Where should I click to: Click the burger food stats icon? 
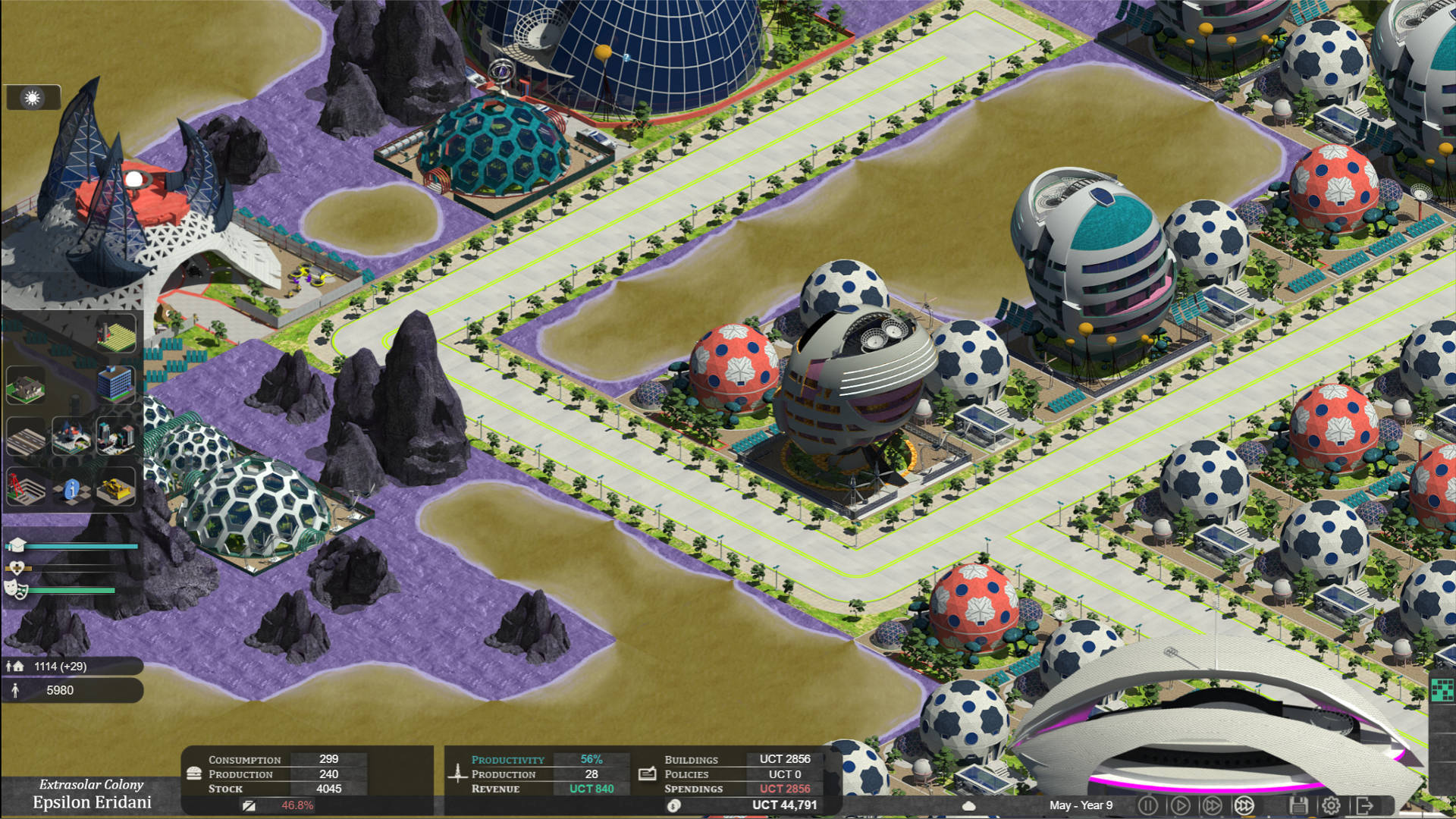point(194,773)
